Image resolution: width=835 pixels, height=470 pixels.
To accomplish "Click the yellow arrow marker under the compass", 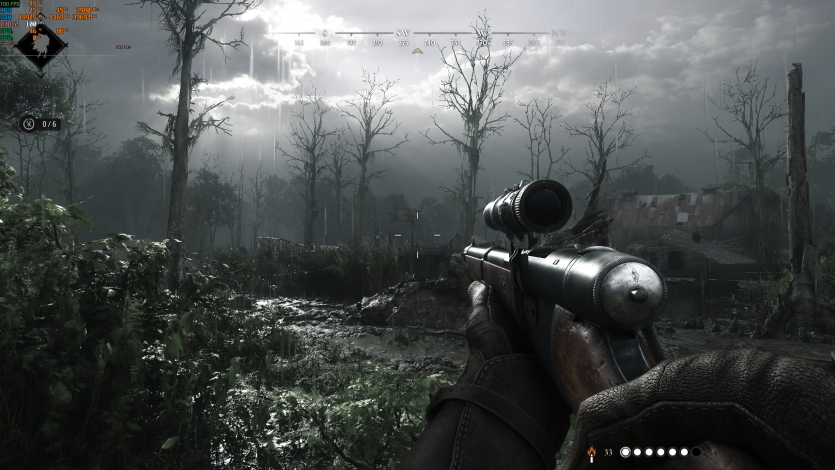I will pyautogui.click(x=417, y=50).
